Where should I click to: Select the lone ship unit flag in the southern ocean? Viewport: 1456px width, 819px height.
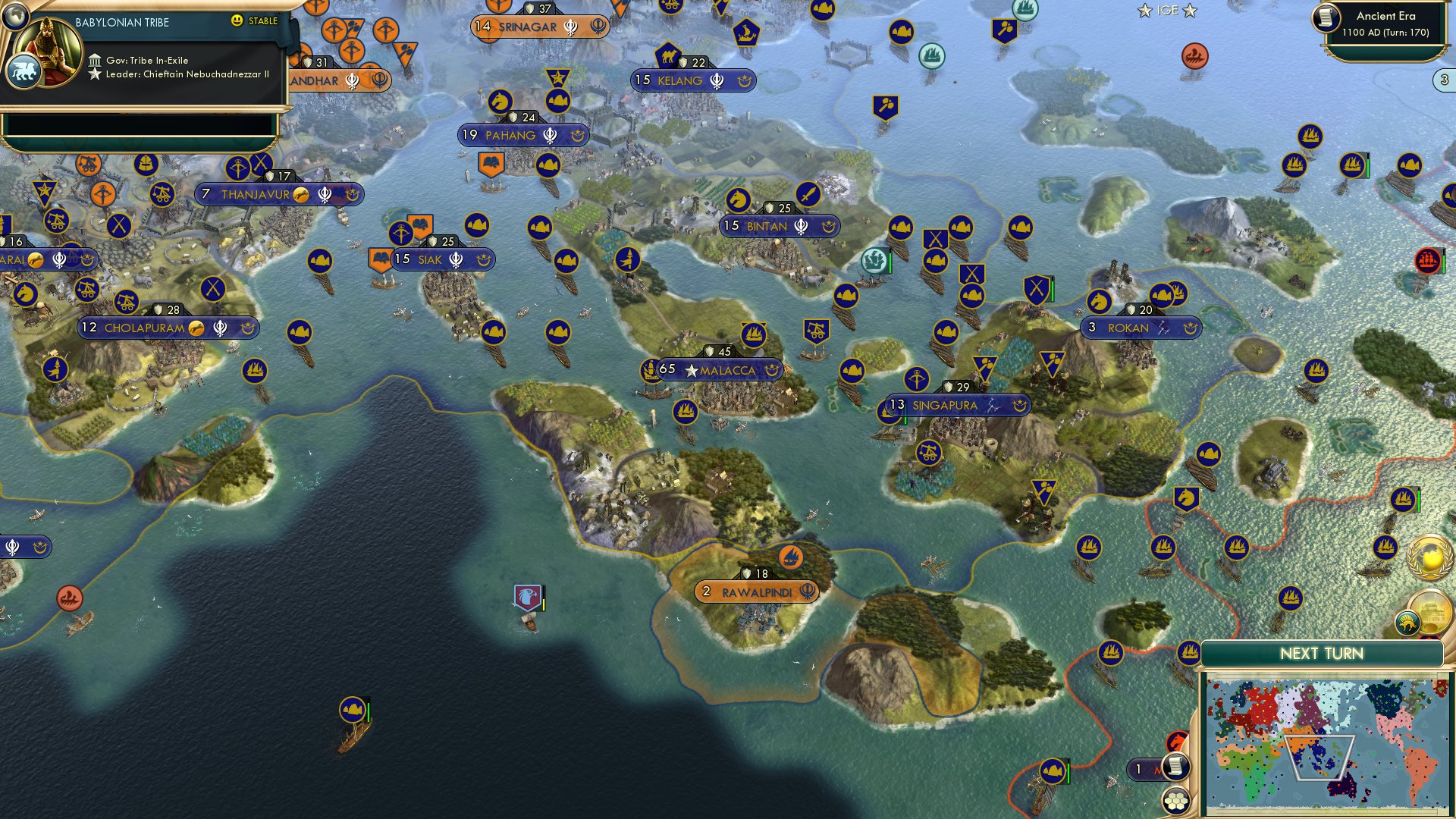click(x=353, y=711)
